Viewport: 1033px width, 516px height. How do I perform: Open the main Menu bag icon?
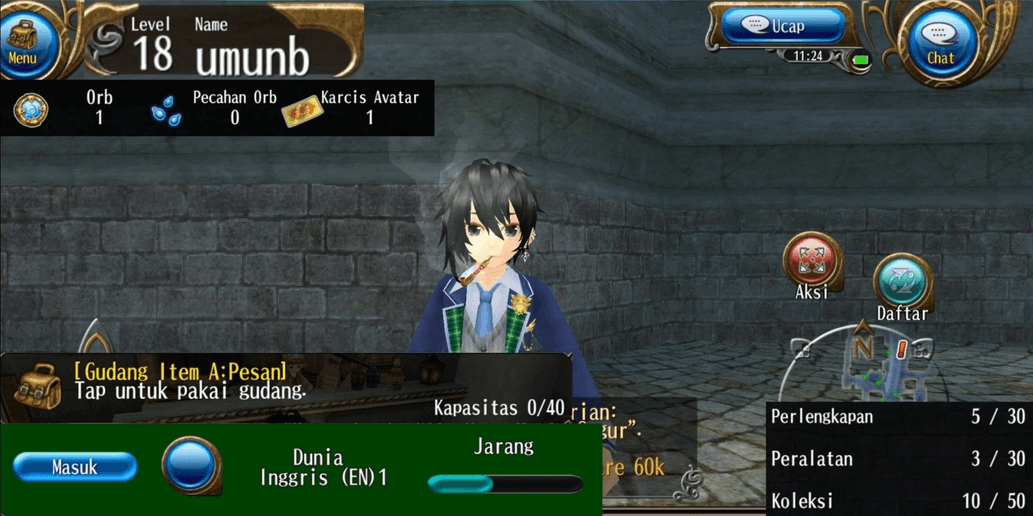[x=24, y=40]
